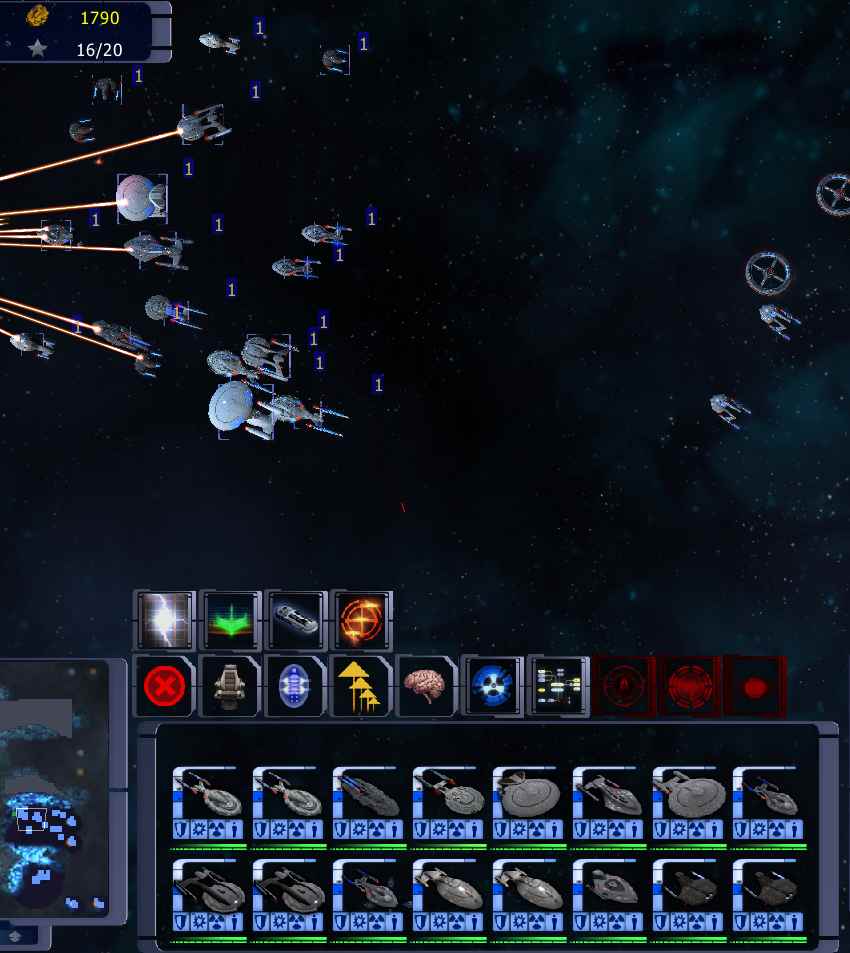Select the blue oval pod command
The width and height of the screenshot is (850, 953).
tap(296, 686)
